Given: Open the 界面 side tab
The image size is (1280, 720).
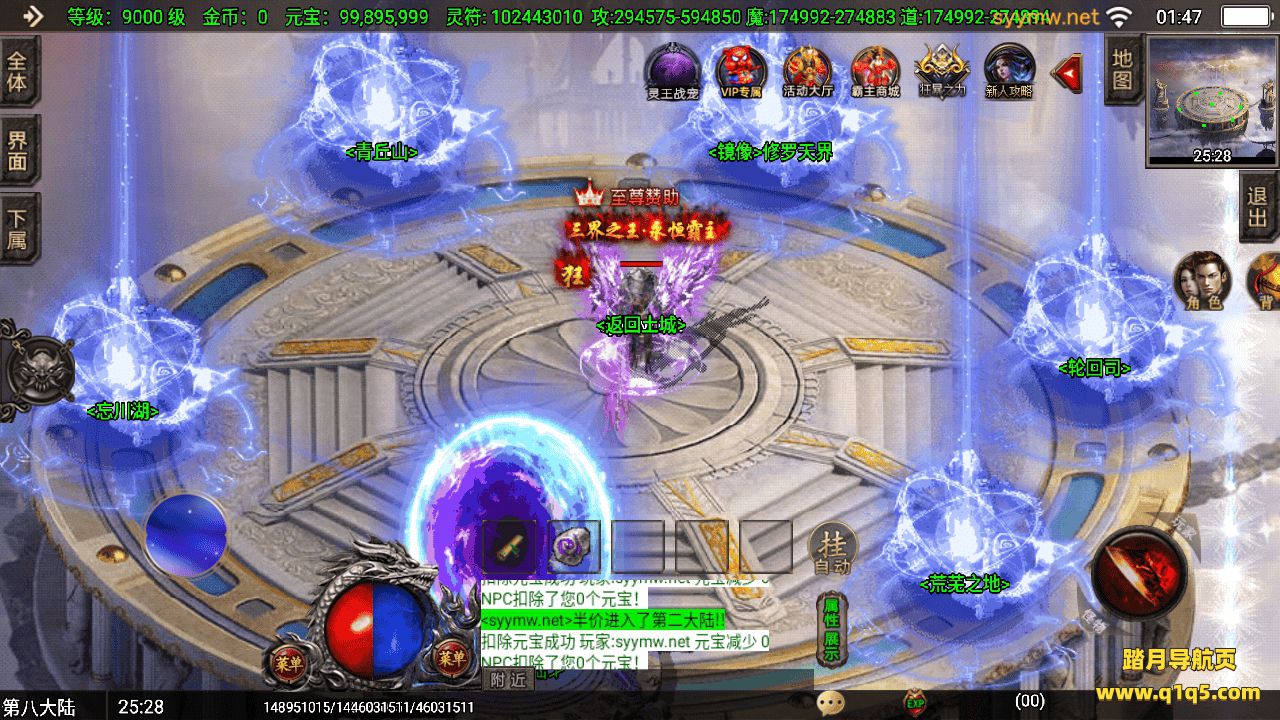Looking at the screenshot, I should [18, 150].
